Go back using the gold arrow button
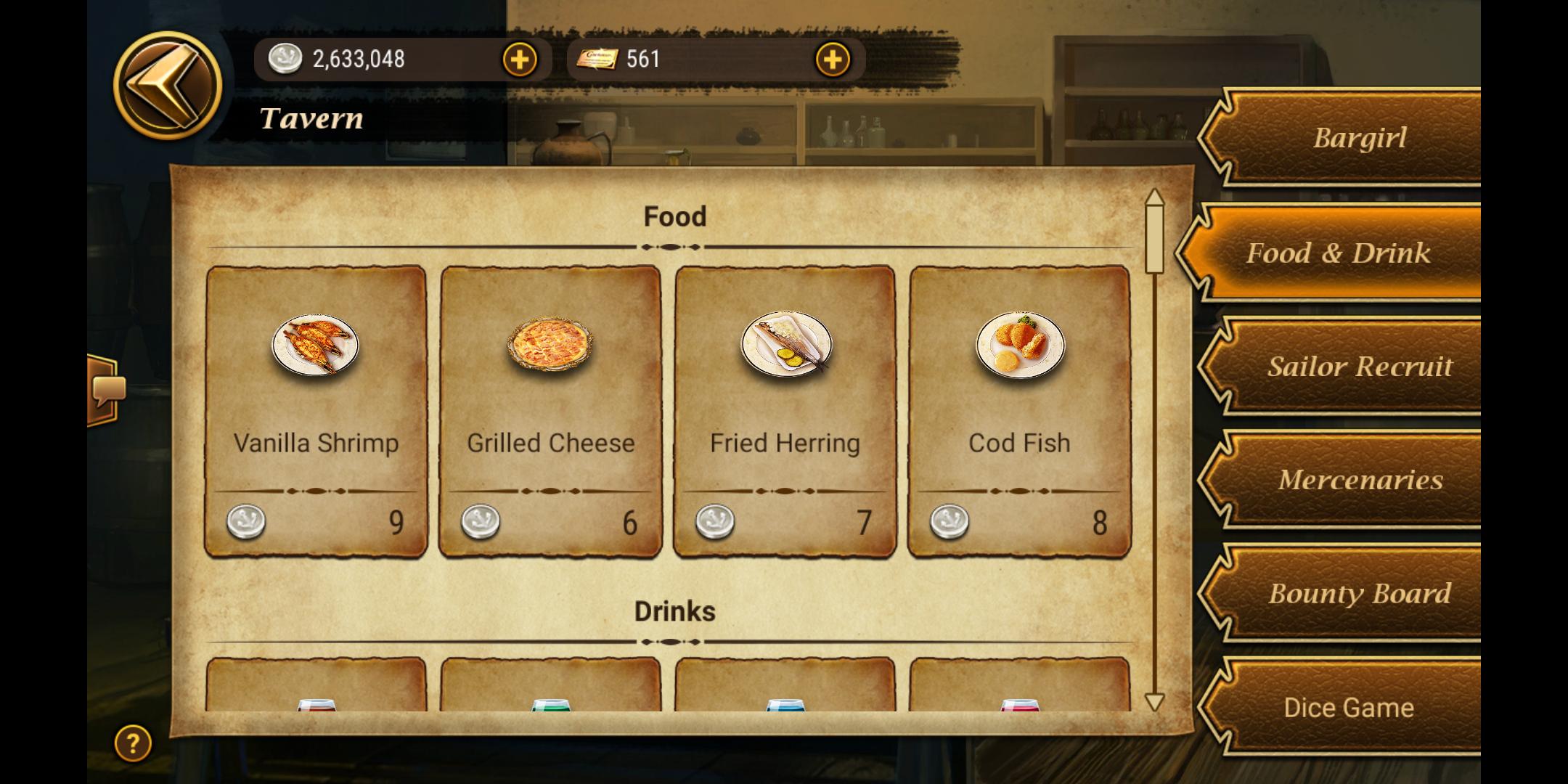The image size is (1568, 784). click(168, 85)
